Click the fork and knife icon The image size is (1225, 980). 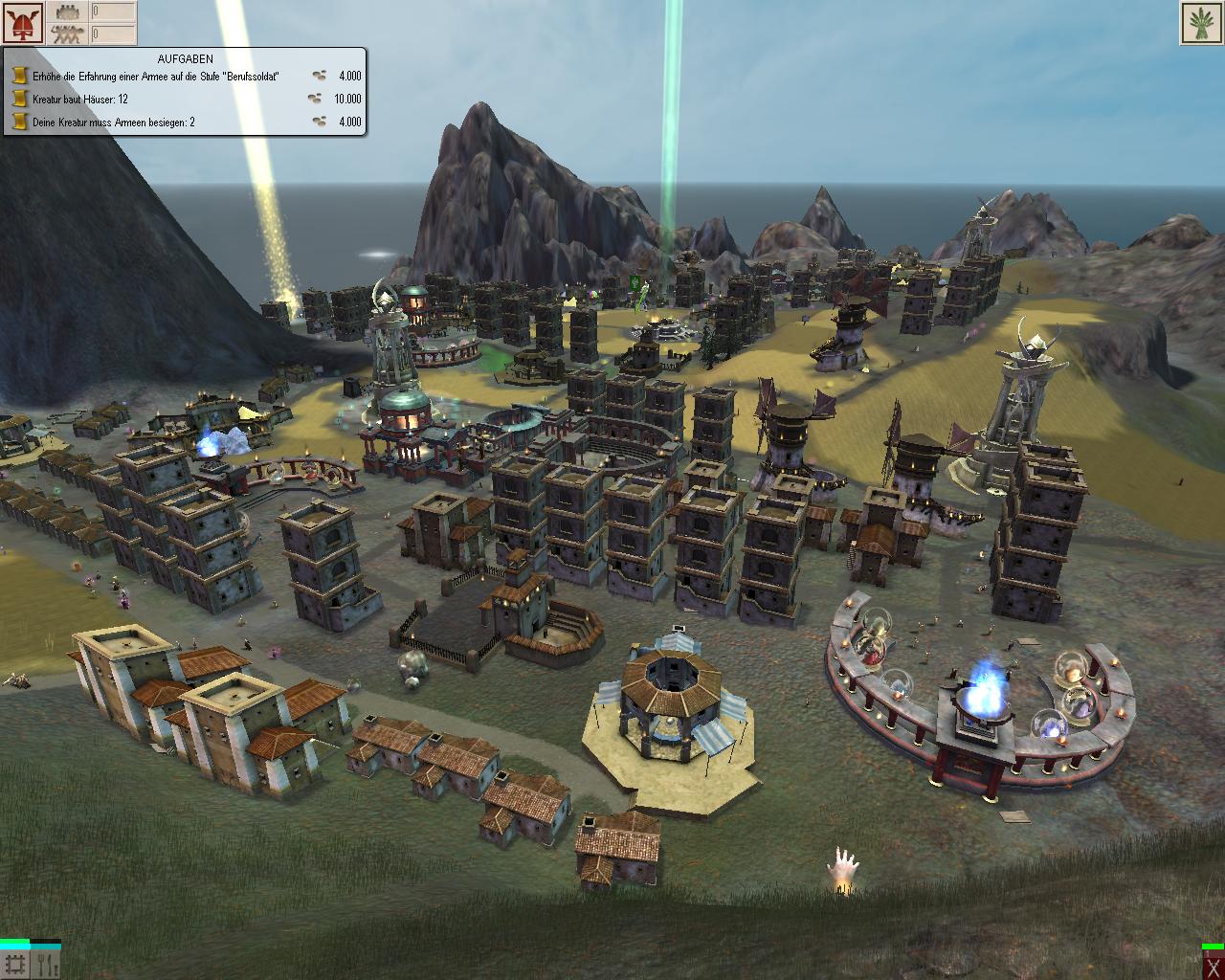click(x=46, y=965)
